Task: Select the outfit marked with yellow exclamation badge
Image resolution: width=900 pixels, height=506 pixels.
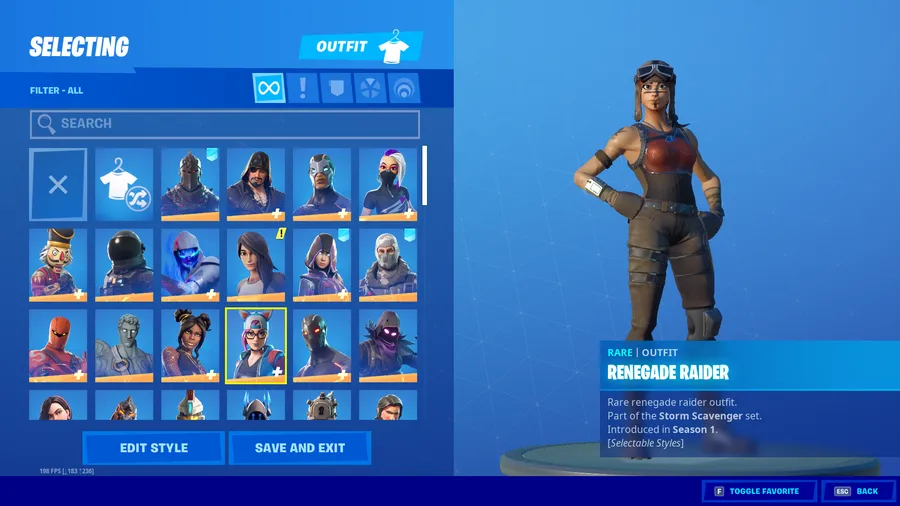Action: [256, 264]
